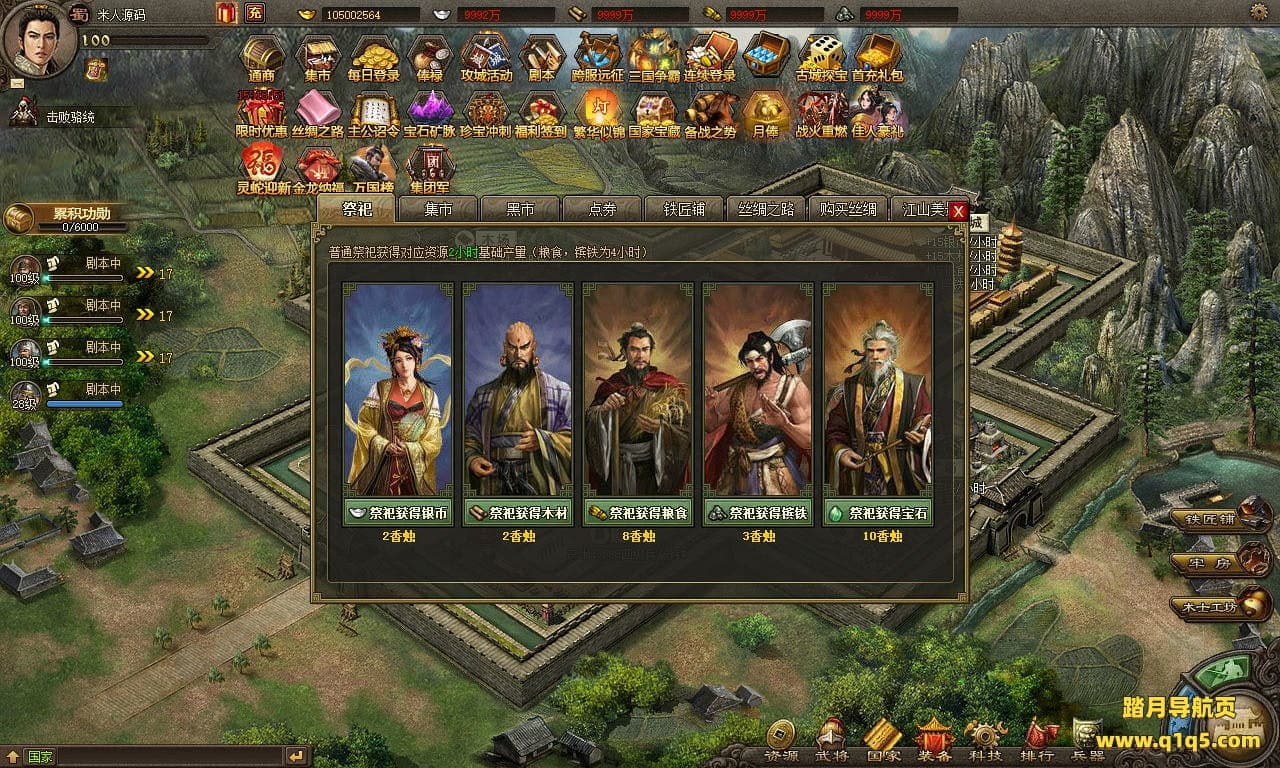
Task: Open the 每日登录 daily login icon
Action: (374, 58)
